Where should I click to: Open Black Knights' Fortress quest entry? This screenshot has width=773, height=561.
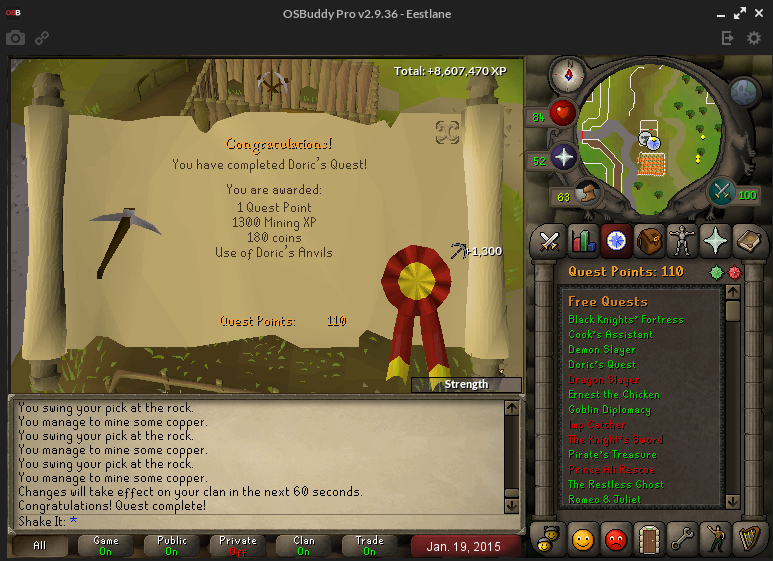[x=626, y=320]
